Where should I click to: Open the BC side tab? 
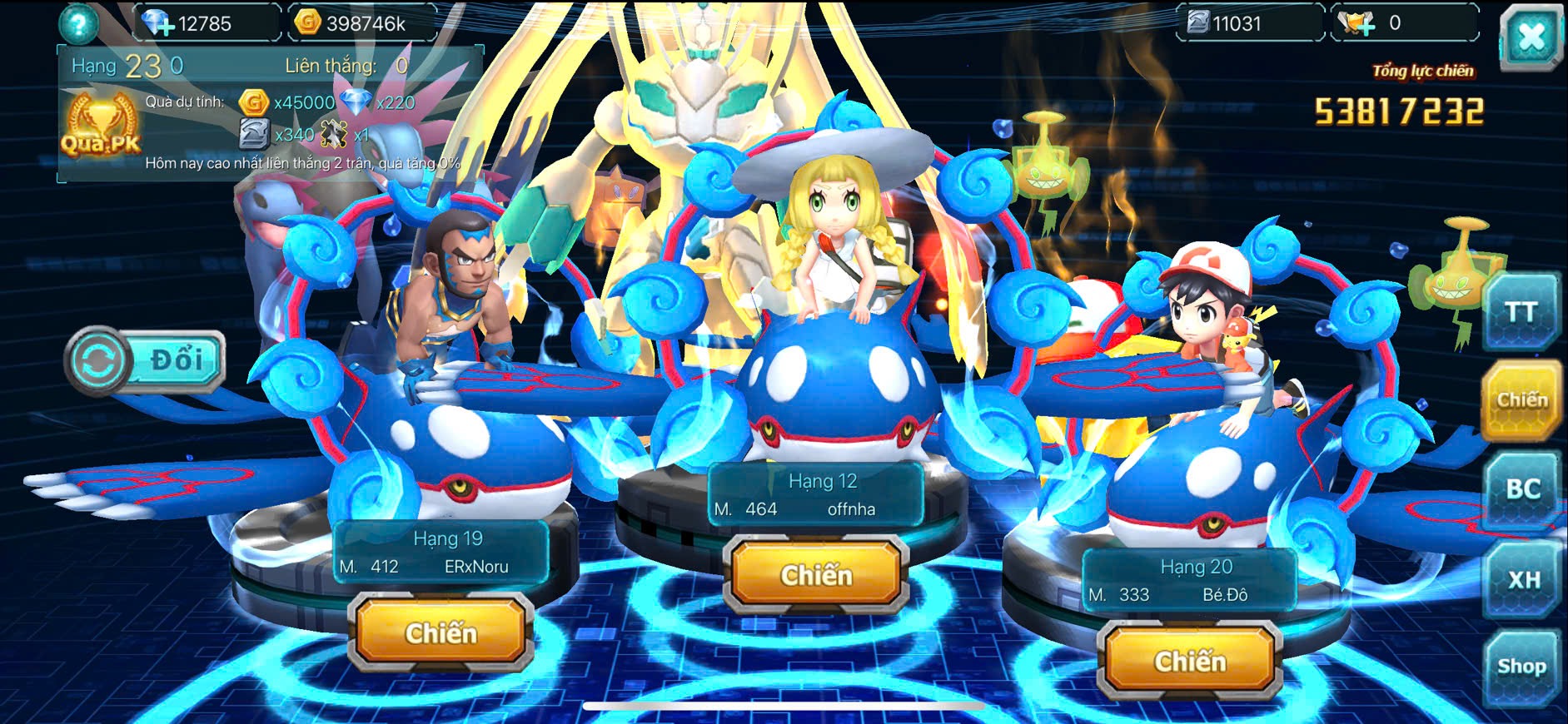click(x=1522, y=489)
